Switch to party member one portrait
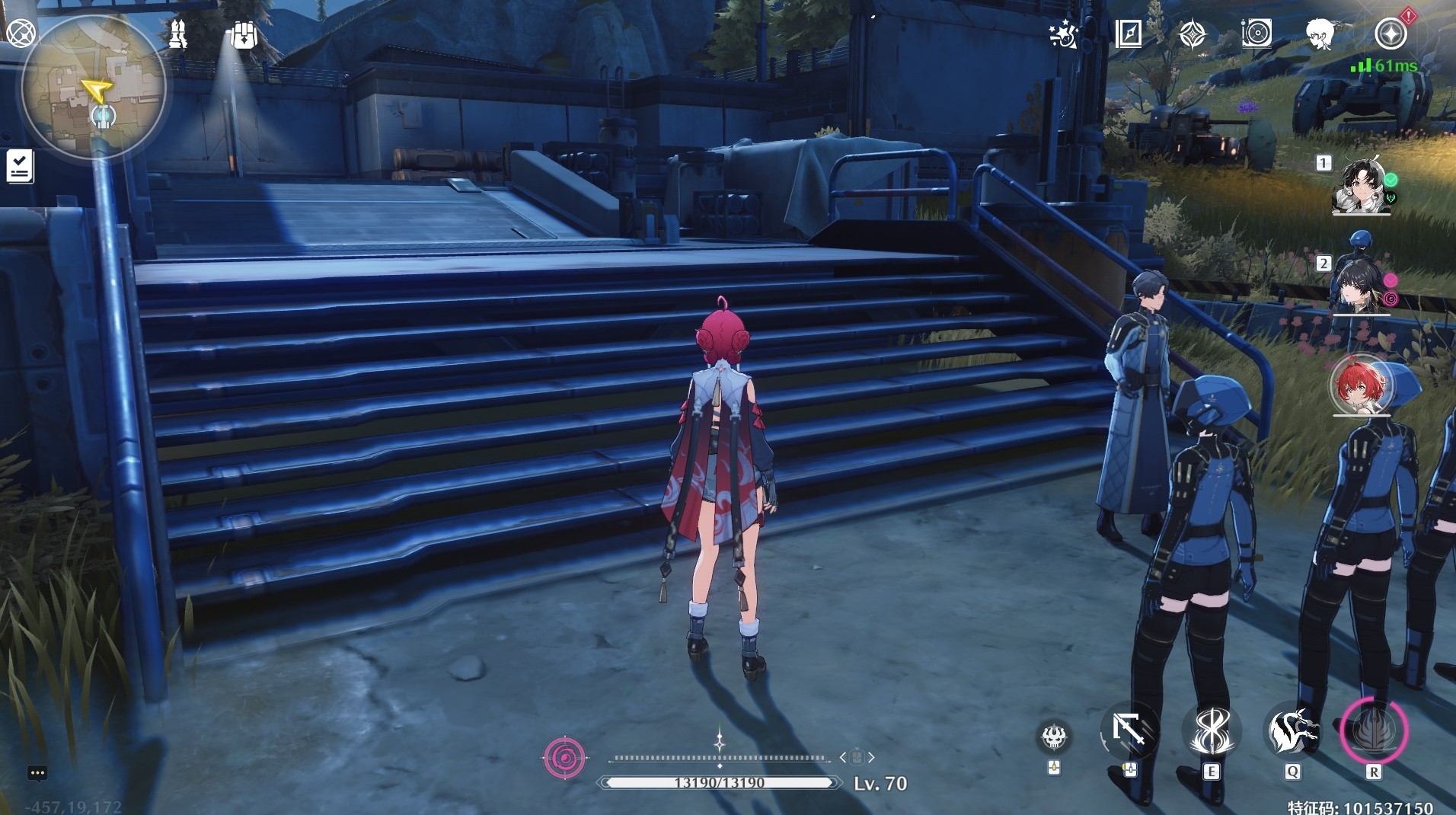 [x=1360, y=187]
